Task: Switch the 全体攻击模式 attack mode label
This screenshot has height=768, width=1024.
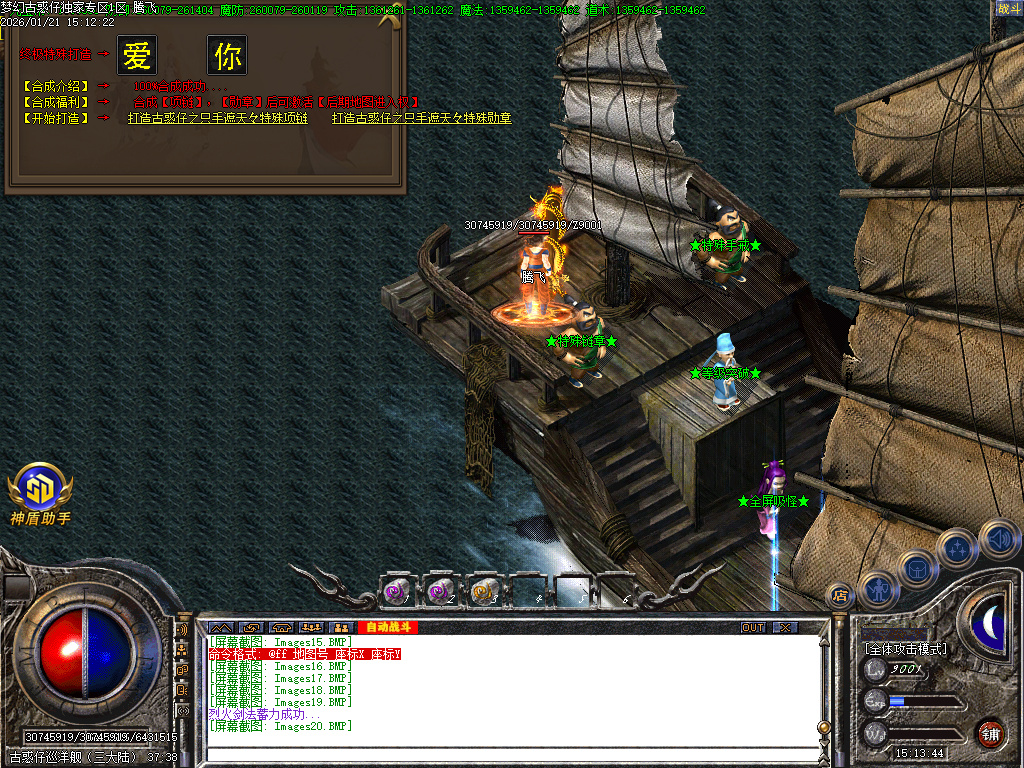Action: point(906,649)
